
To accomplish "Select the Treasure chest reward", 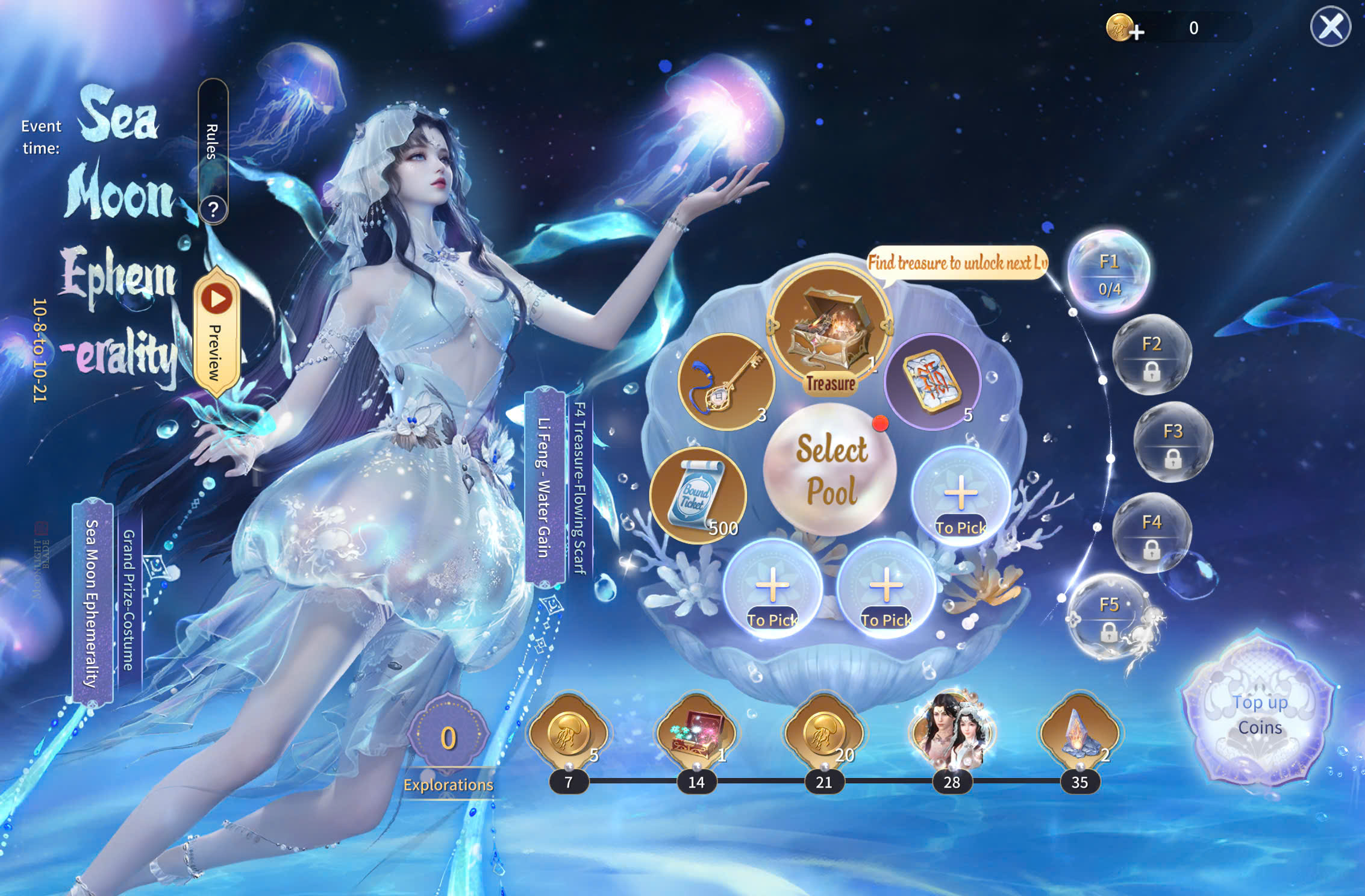I will [830, 328].
